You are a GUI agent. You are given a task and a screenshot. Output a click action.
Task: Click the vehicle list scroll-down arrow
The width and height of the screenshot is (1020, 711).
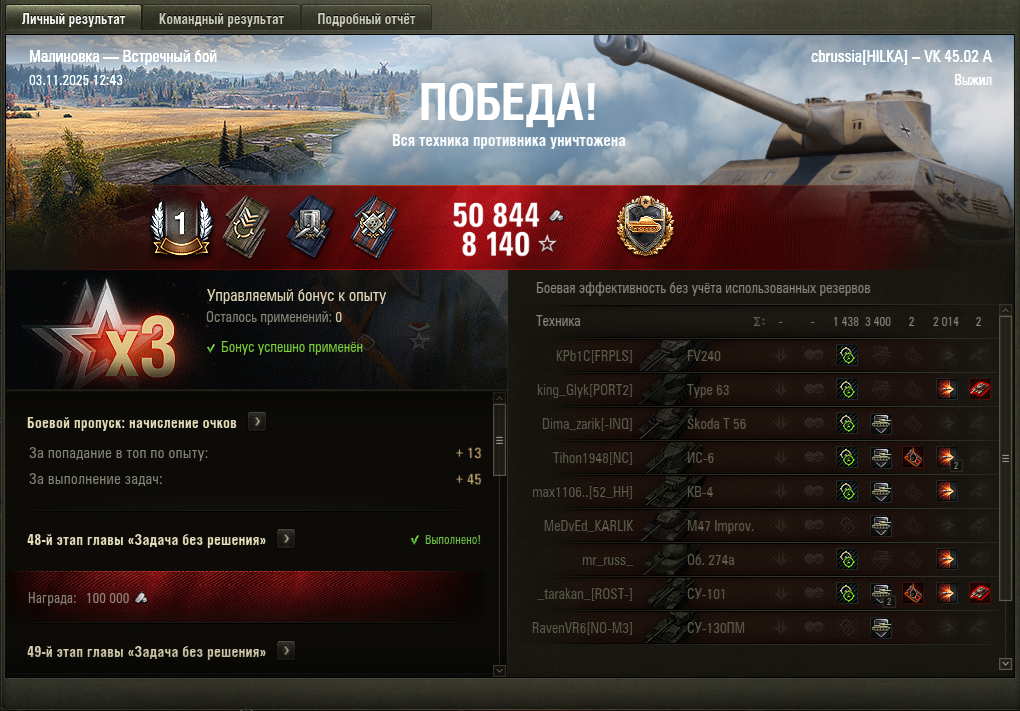pyautogui.click(x=1005, y=662)
